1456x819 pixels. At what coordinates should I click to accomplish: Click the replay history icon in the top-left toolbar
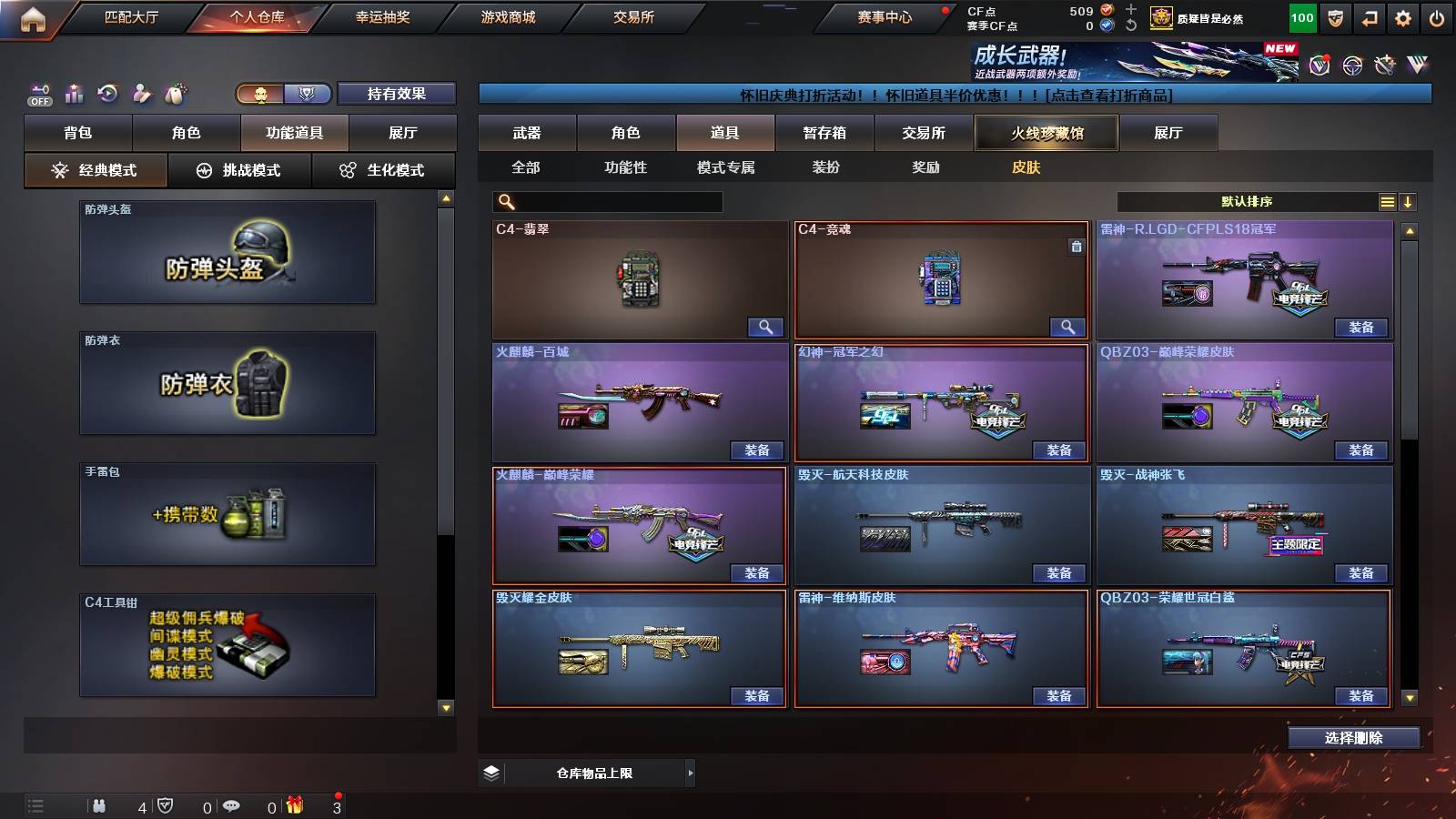(107, 91)
